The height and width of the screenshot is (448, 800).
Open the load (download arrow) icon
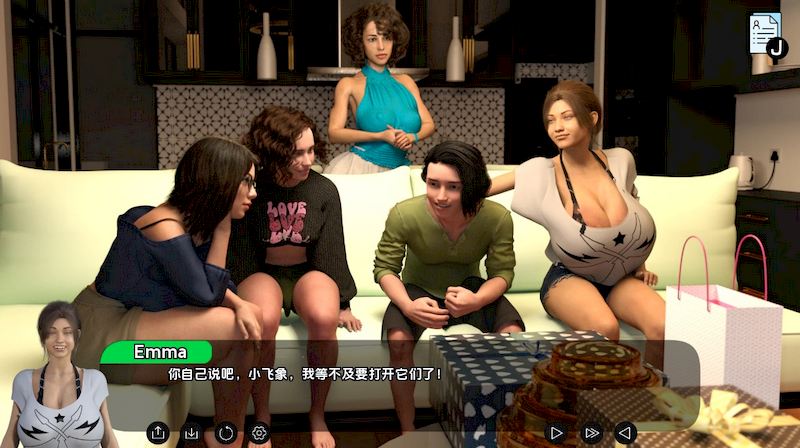tap(192, 433)
